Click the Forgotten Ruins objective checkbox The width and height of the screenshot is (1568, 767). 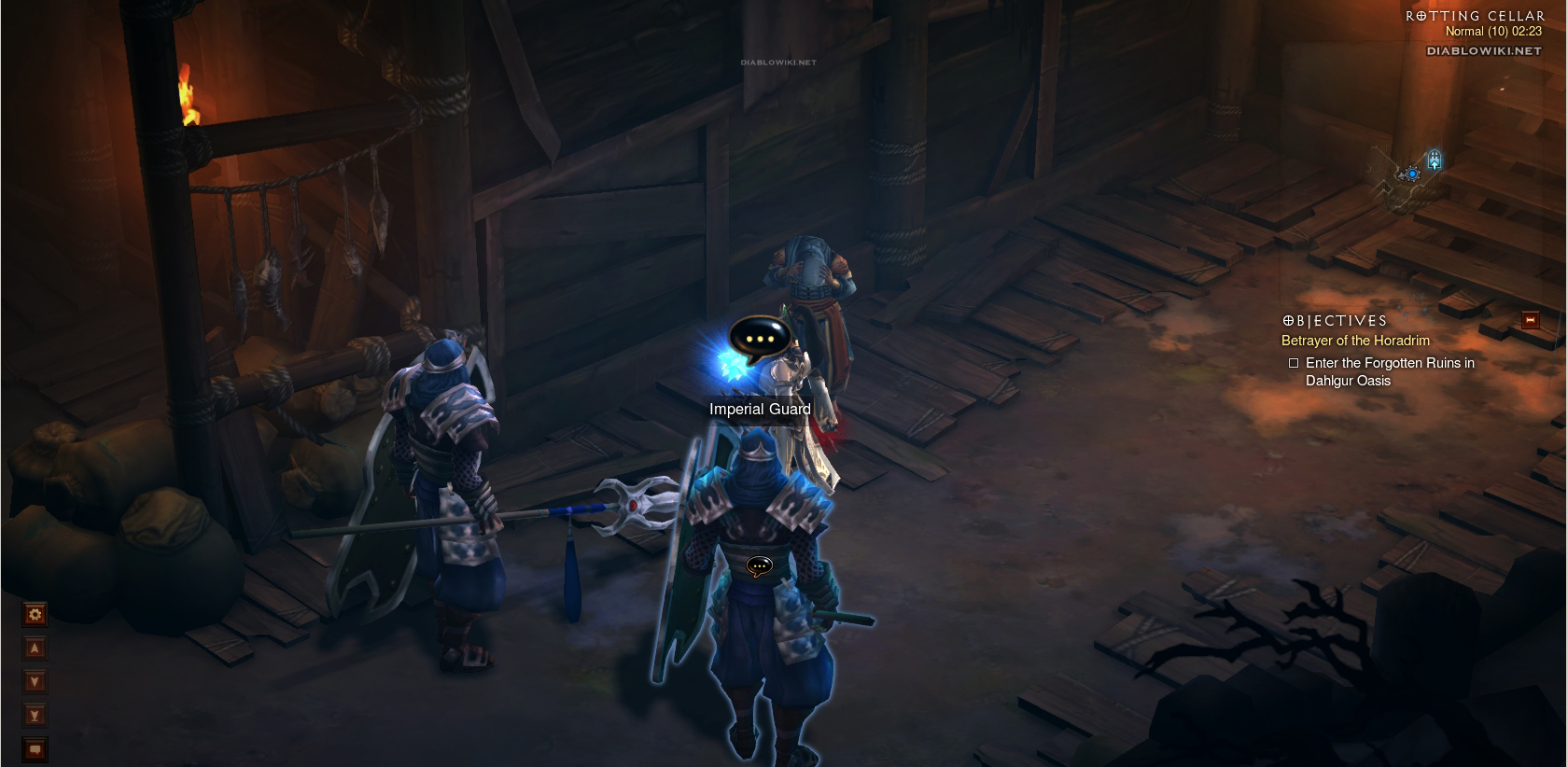tap(1294, 363)
